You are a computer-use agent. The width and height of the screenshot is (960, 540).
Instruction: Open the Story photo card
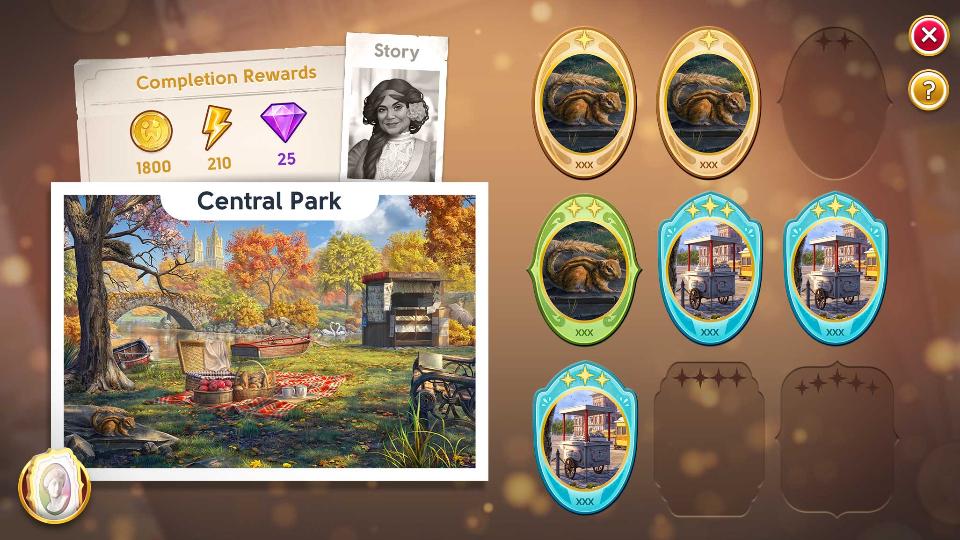(395, 108)
